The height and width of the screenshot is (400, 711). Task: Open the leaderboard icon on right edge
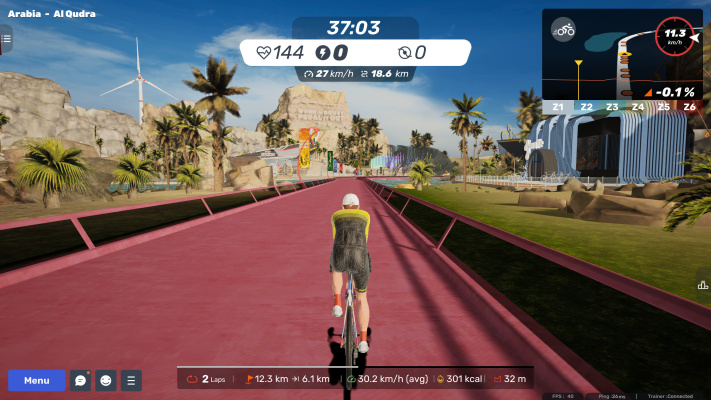tap(703, 285)
